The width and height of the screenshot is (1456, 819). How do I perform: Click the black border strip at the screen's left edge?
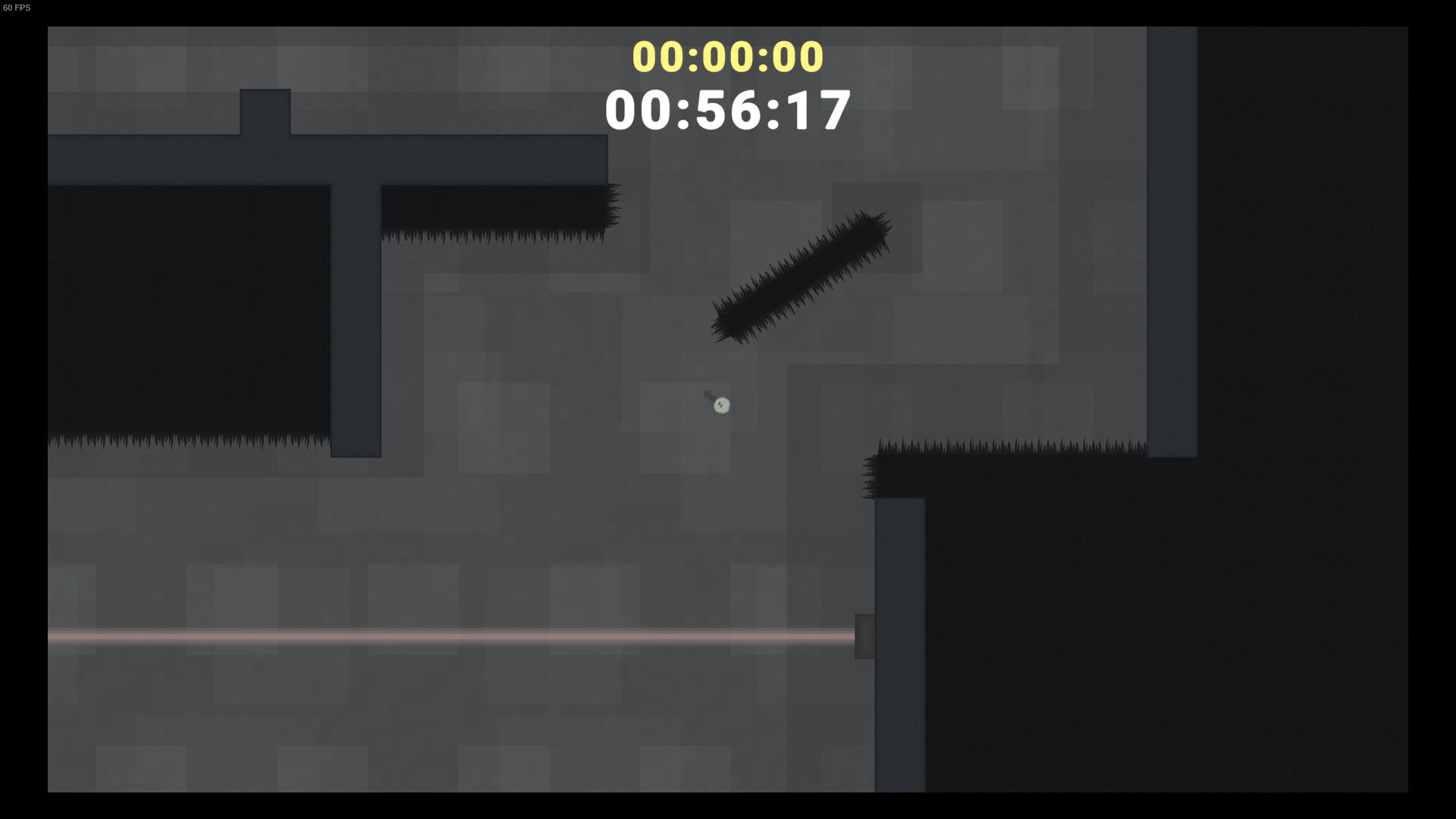[23, 409]
